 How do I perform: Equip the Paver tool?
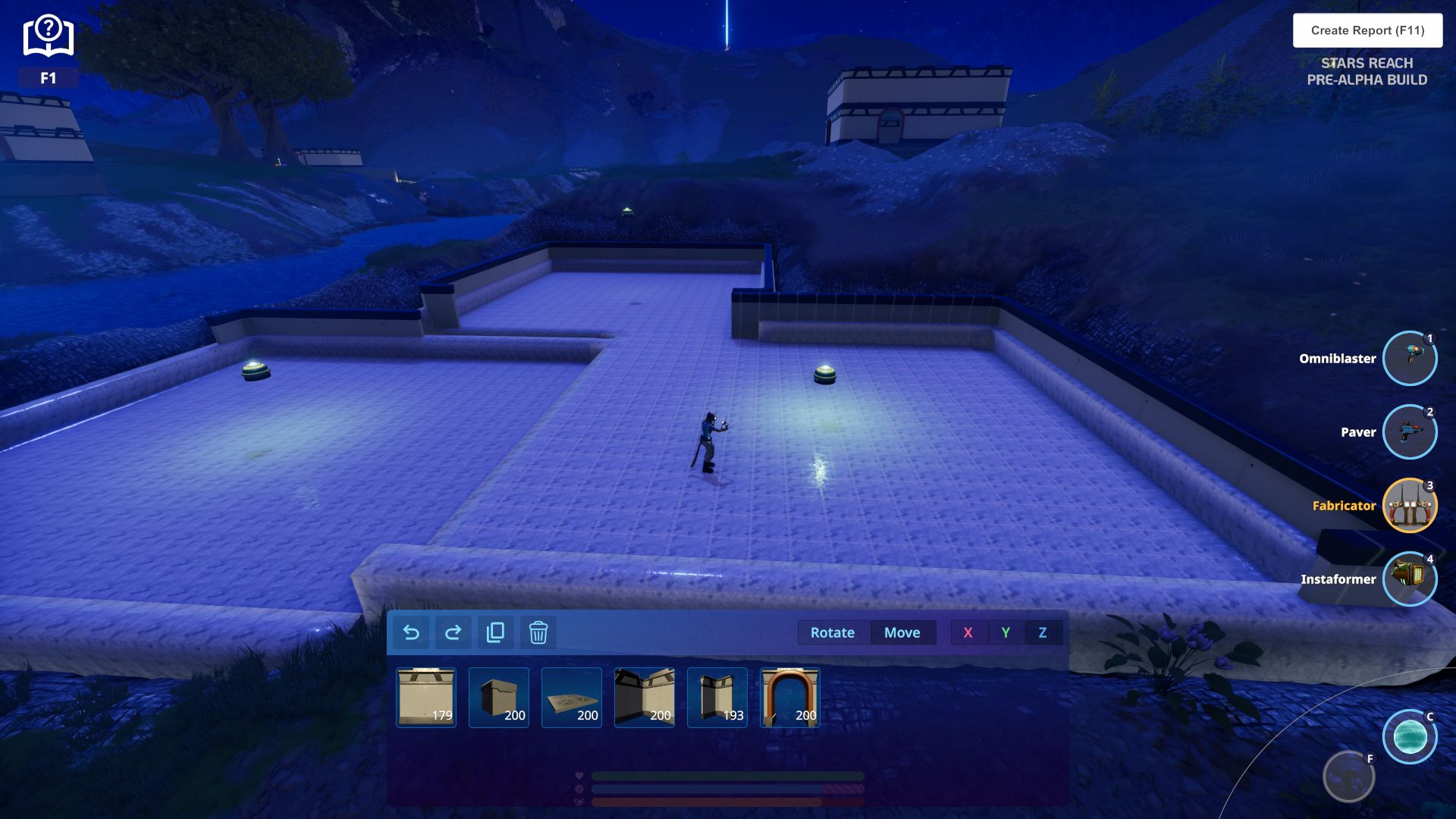[x=1409, y=431]
